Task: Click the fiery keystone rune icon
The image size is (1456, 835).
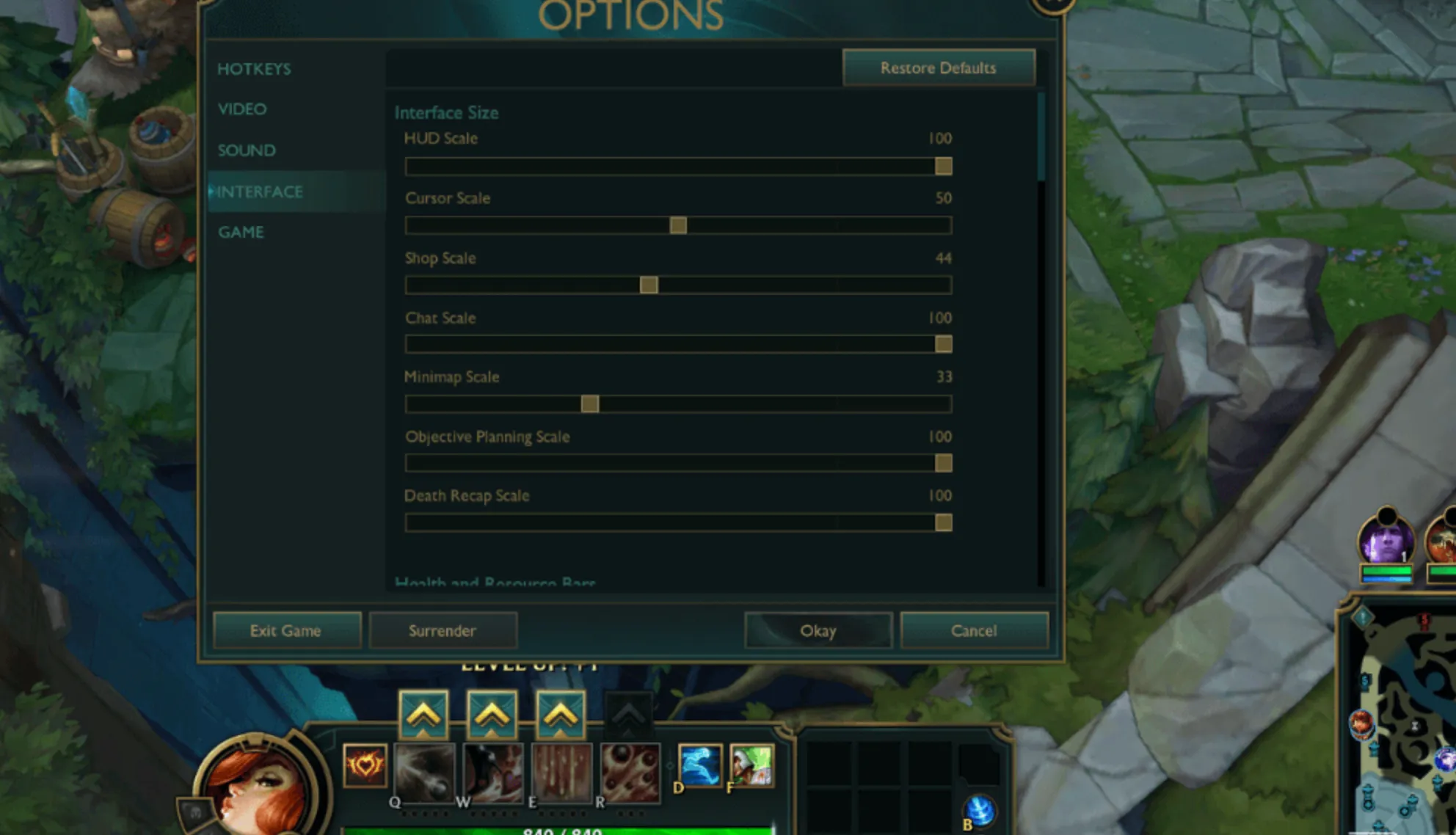Action: click(x=365, y=767)
